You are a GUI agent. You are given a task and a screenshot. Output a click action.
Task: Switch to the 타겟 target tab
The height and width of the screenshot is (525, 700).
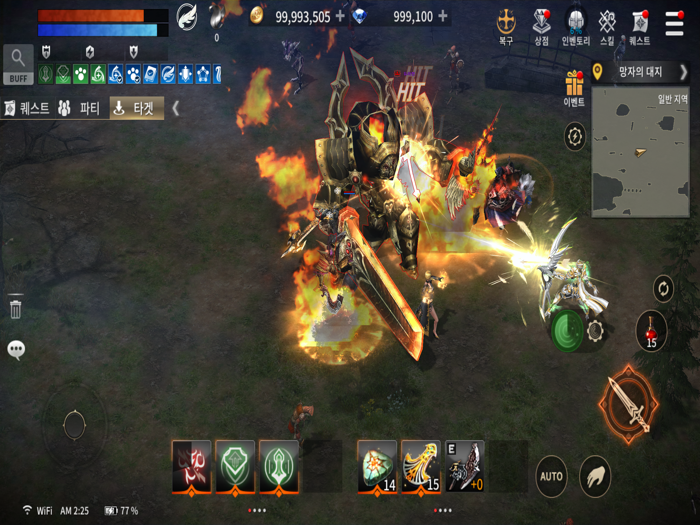[133, 108]
